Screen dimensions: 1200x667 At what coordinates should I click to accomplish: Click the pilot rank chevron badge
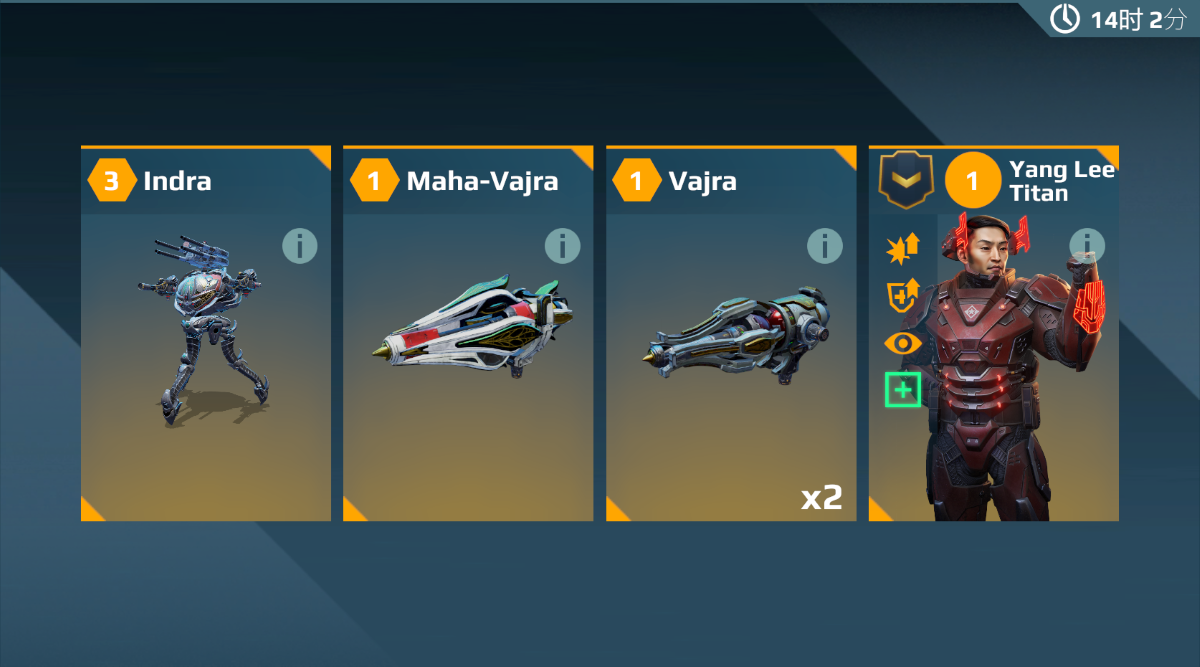pyautogui.click(x=905, y=180)
